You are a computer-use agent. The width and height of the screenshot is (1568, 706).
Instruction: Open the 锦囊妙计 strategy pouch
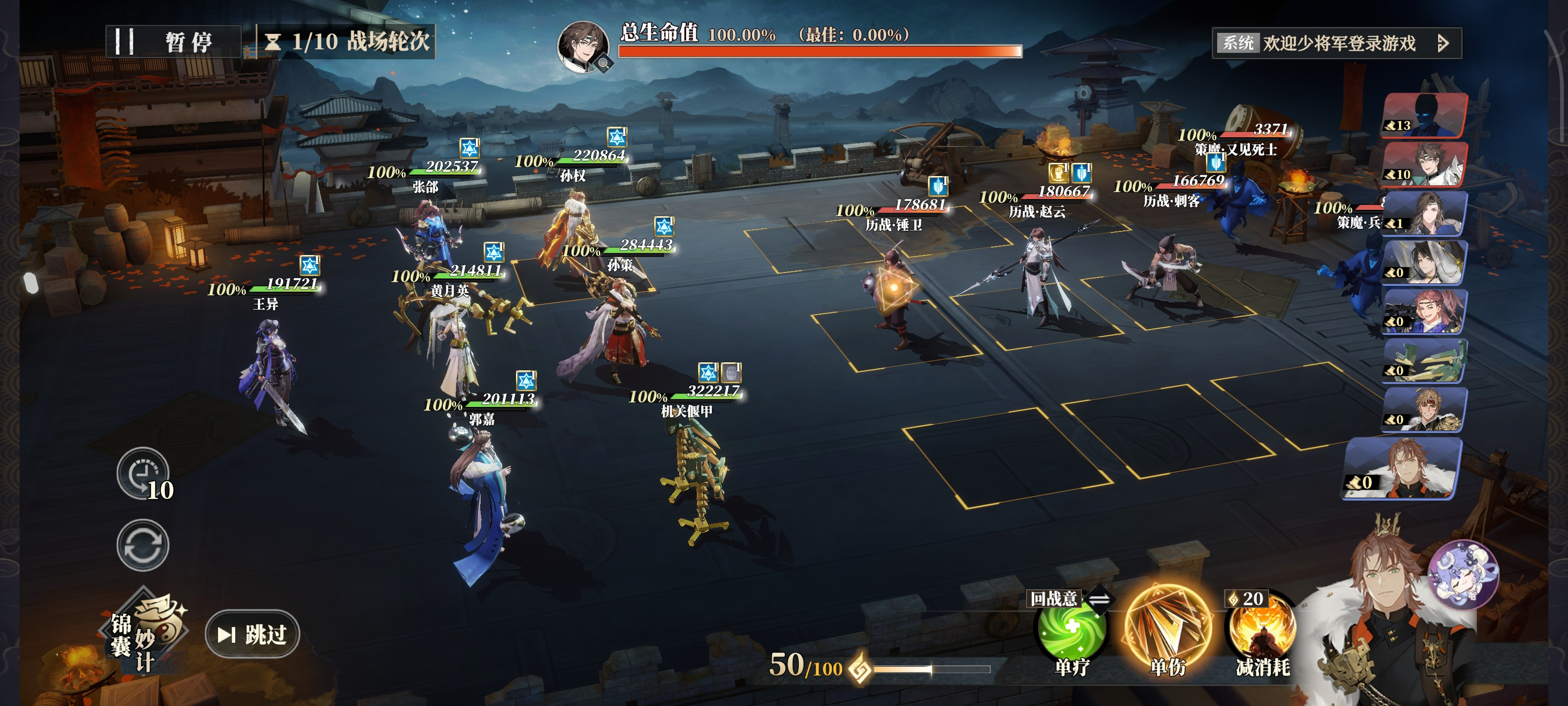[x=144, y=632]
